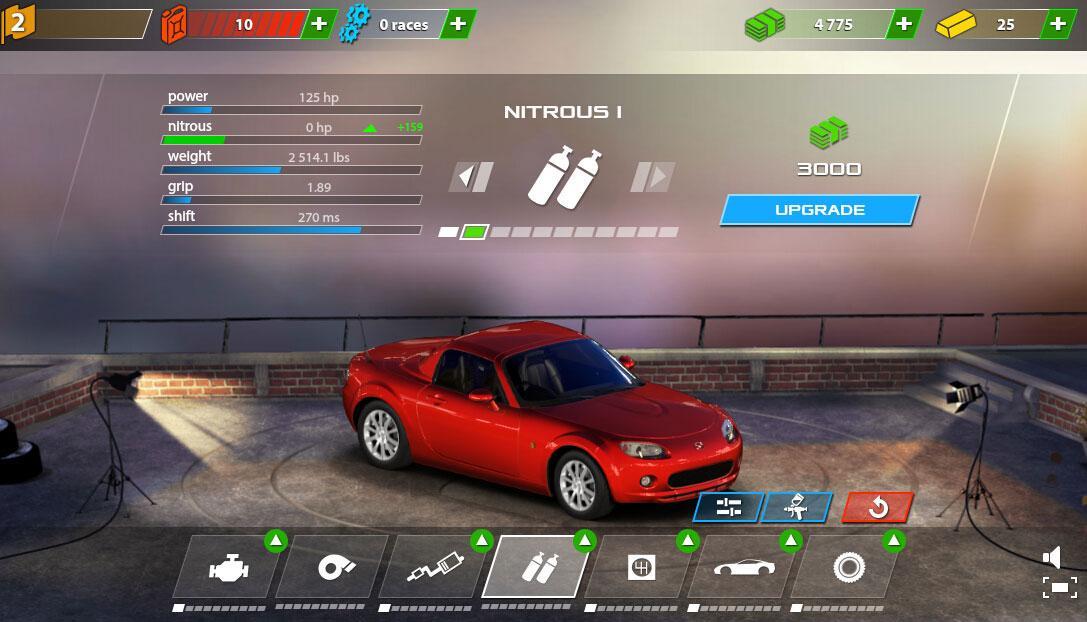Choose the tires upgrade category

tap(847, 567)
